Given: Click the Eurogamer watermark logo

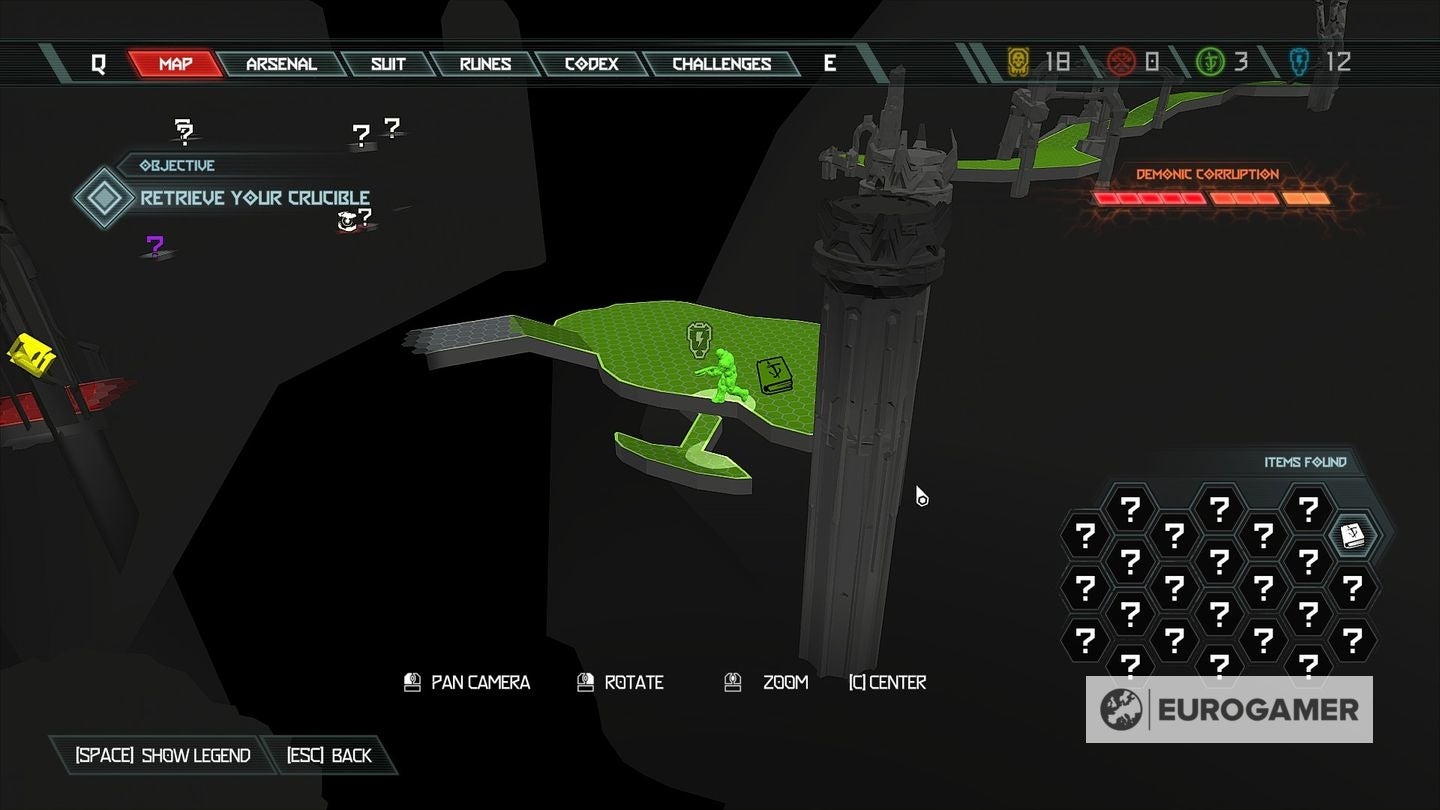Looking at the screenshot, I should [x=1229, y=710].
